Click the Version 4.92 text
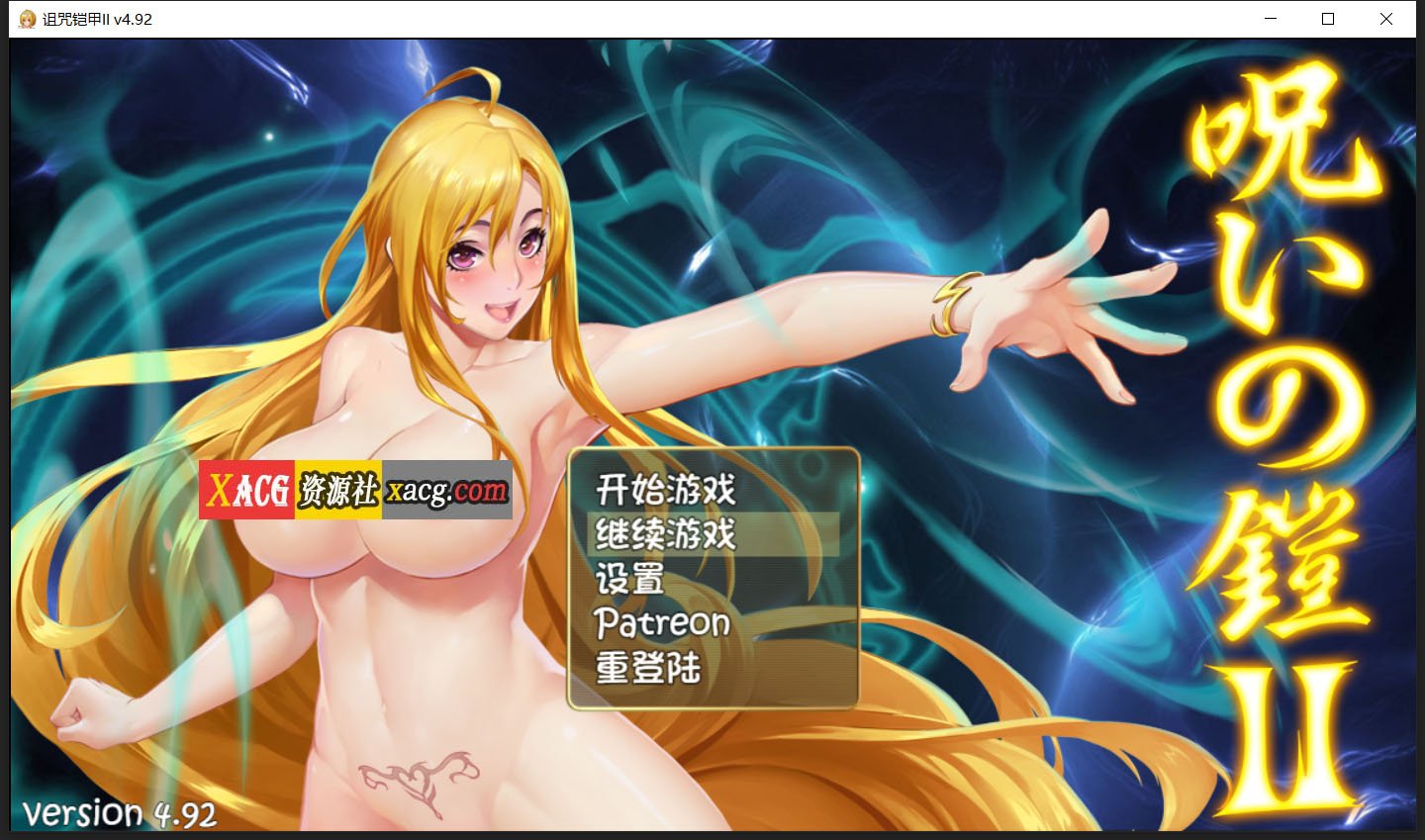1425x840 pixels. coord(122,813)
